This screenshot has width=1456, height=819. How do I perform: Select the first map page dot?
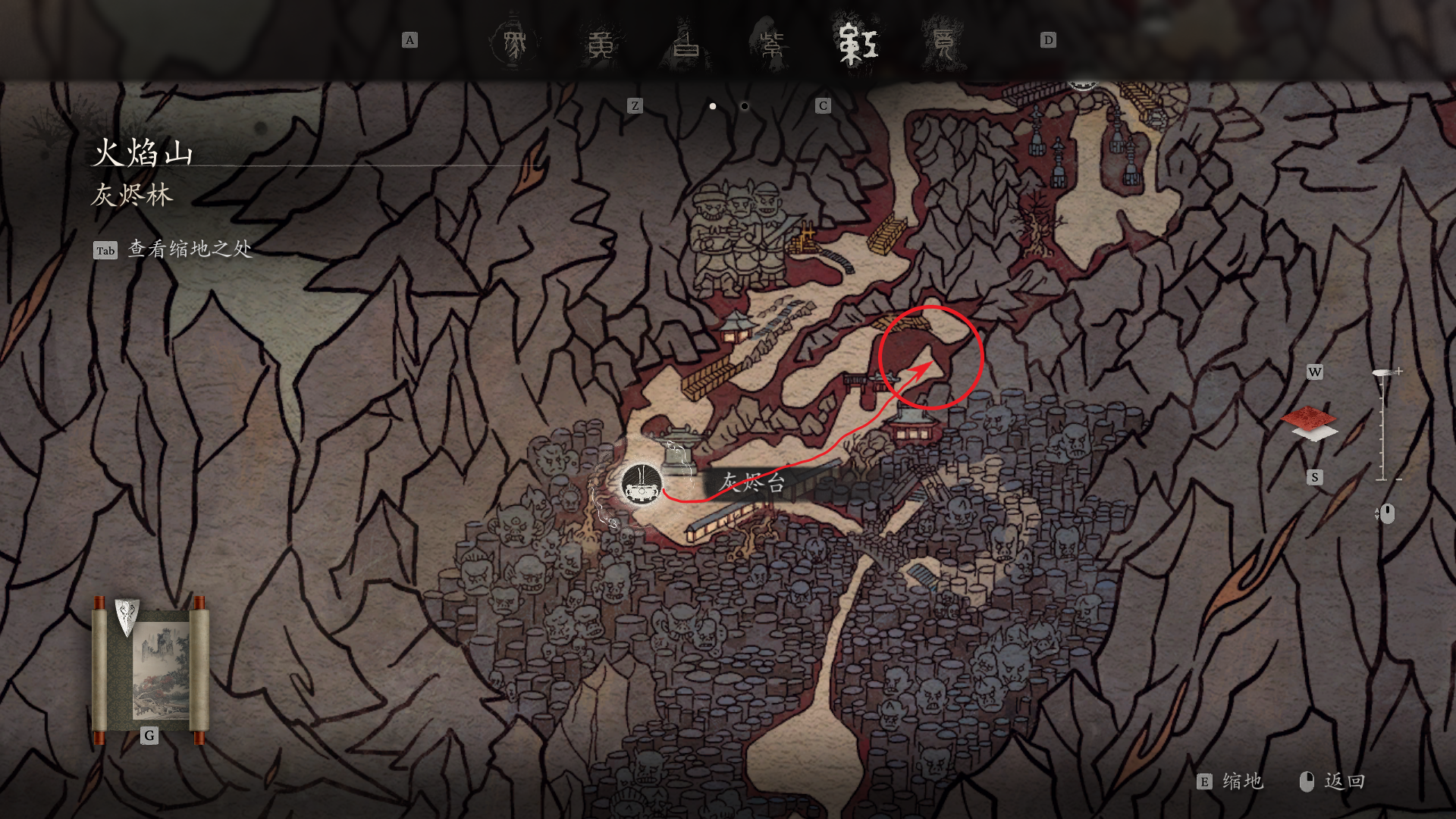coord(713,106)
